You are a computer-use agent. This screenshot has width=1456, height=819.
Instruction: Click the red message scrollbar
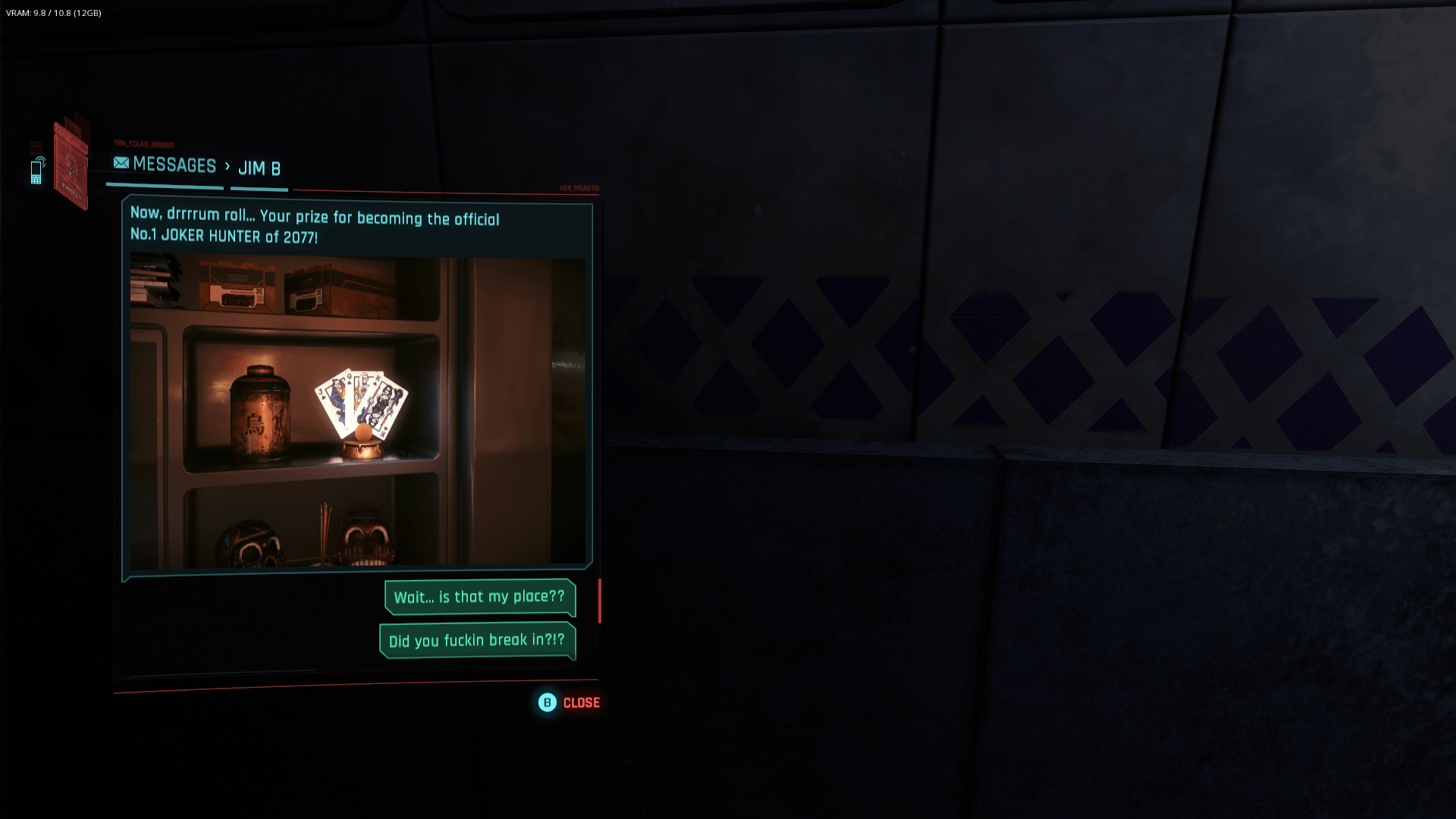[x=600, y=601]
